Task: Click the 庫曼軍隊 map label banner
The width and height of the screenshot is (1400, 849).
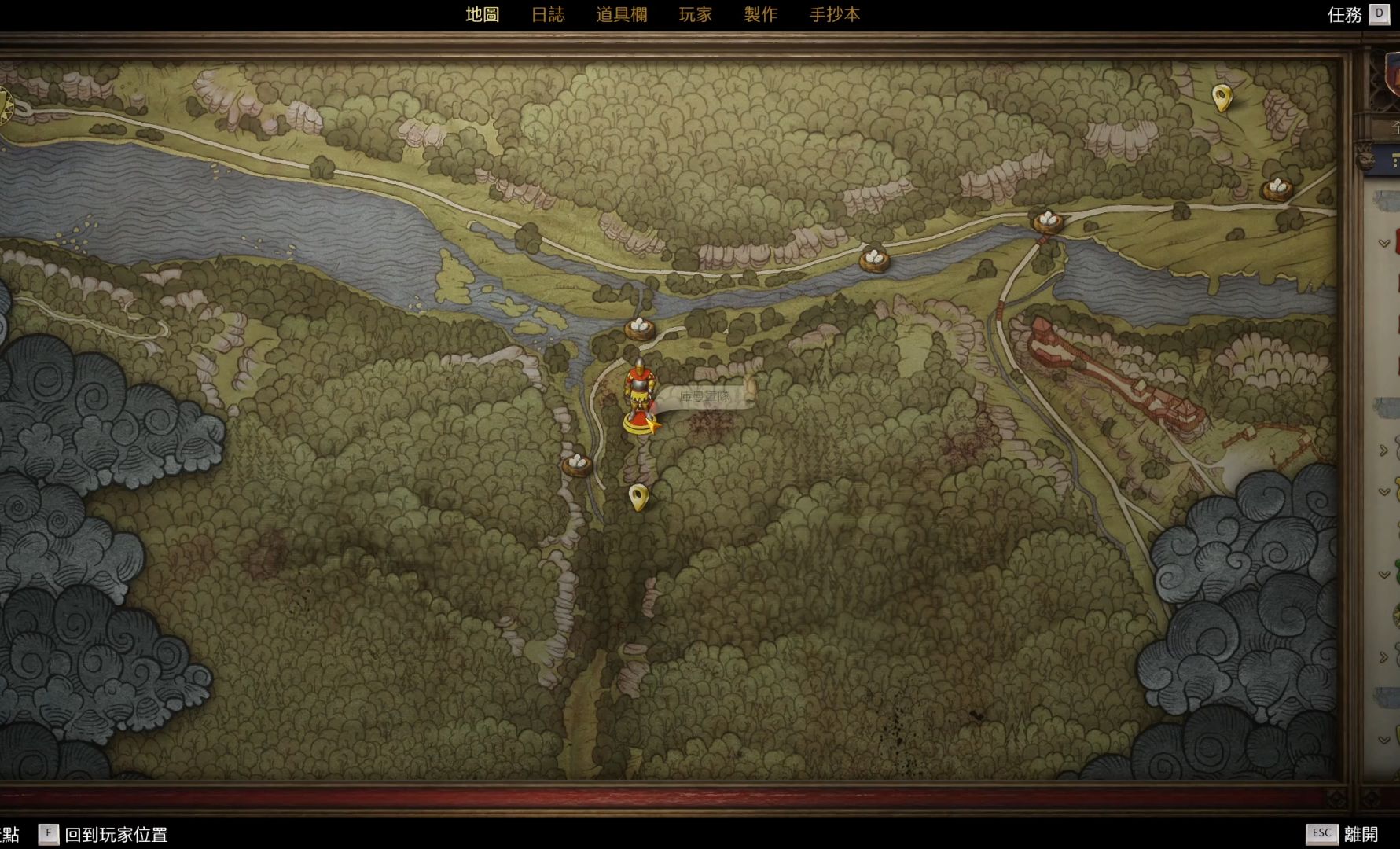Action: [x=705, y=397]
